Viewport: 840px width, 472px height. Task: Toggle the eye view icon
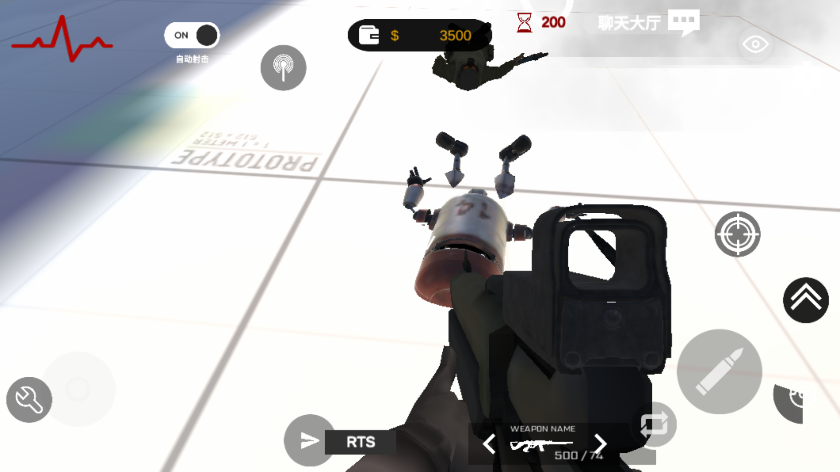coord(755,44)
